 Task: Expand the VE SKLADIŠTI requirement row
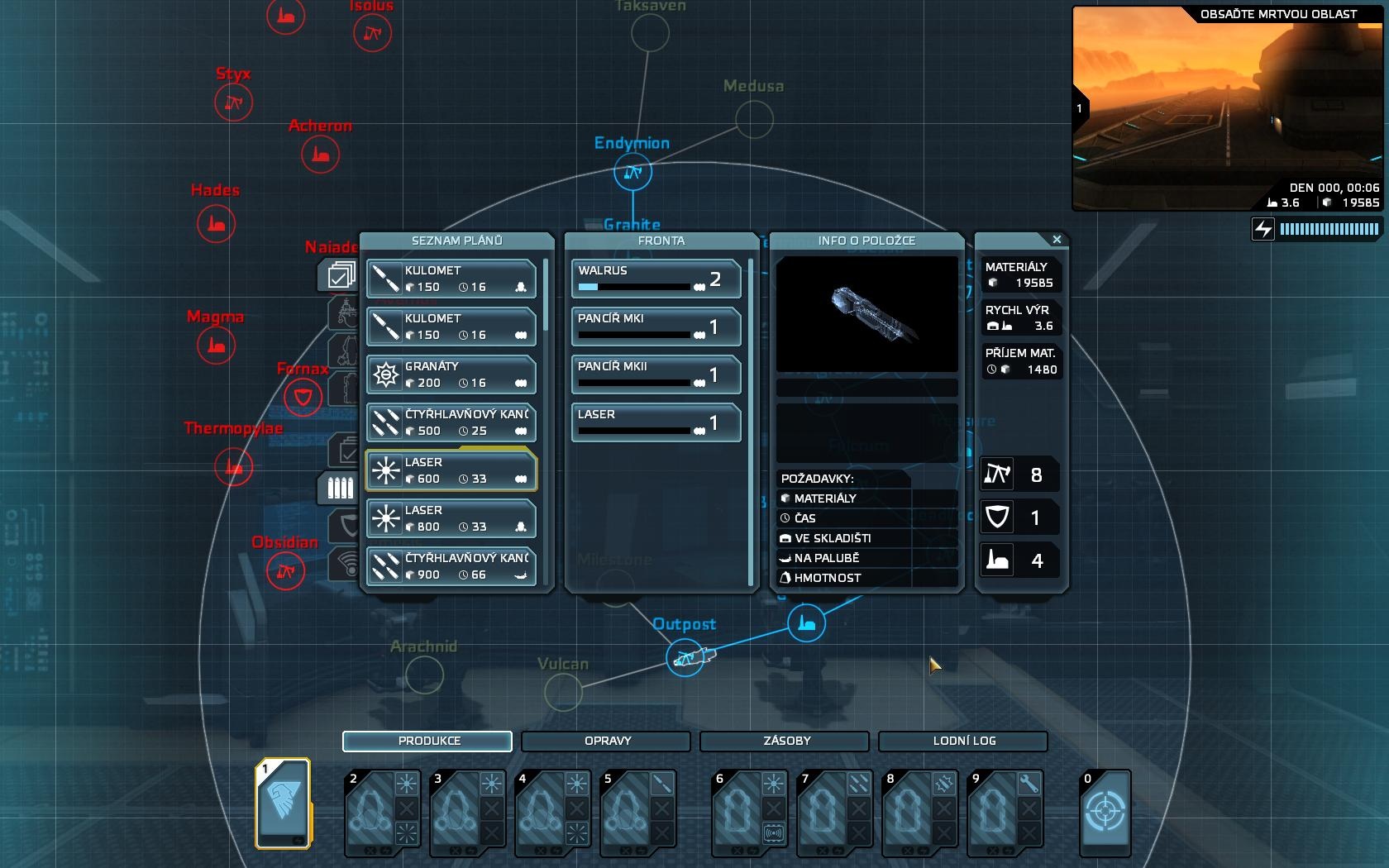865,537
